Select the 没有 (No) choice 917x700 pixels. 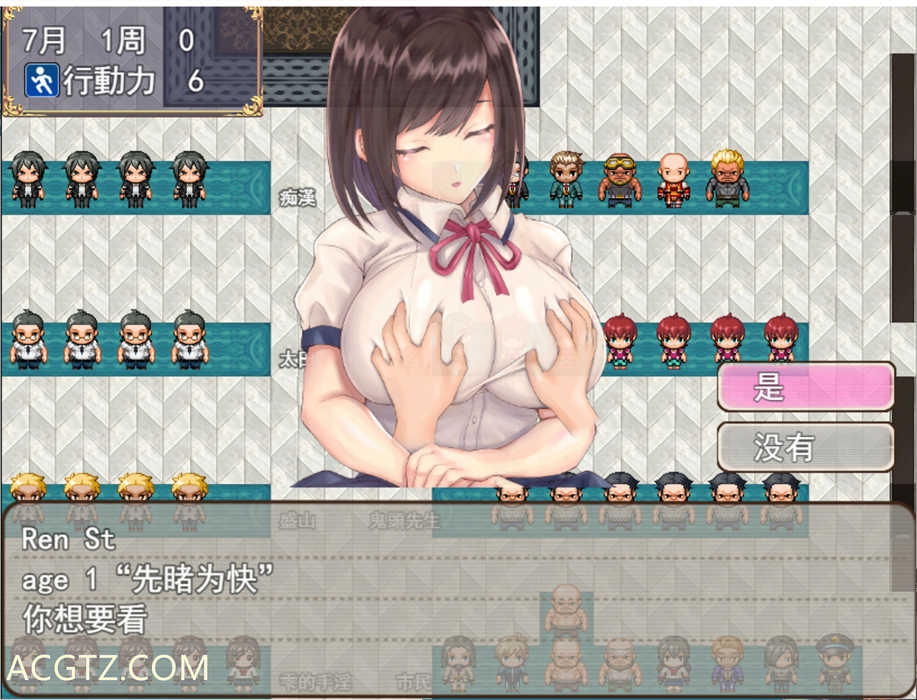pyautogui.click(x=805, y=447)
